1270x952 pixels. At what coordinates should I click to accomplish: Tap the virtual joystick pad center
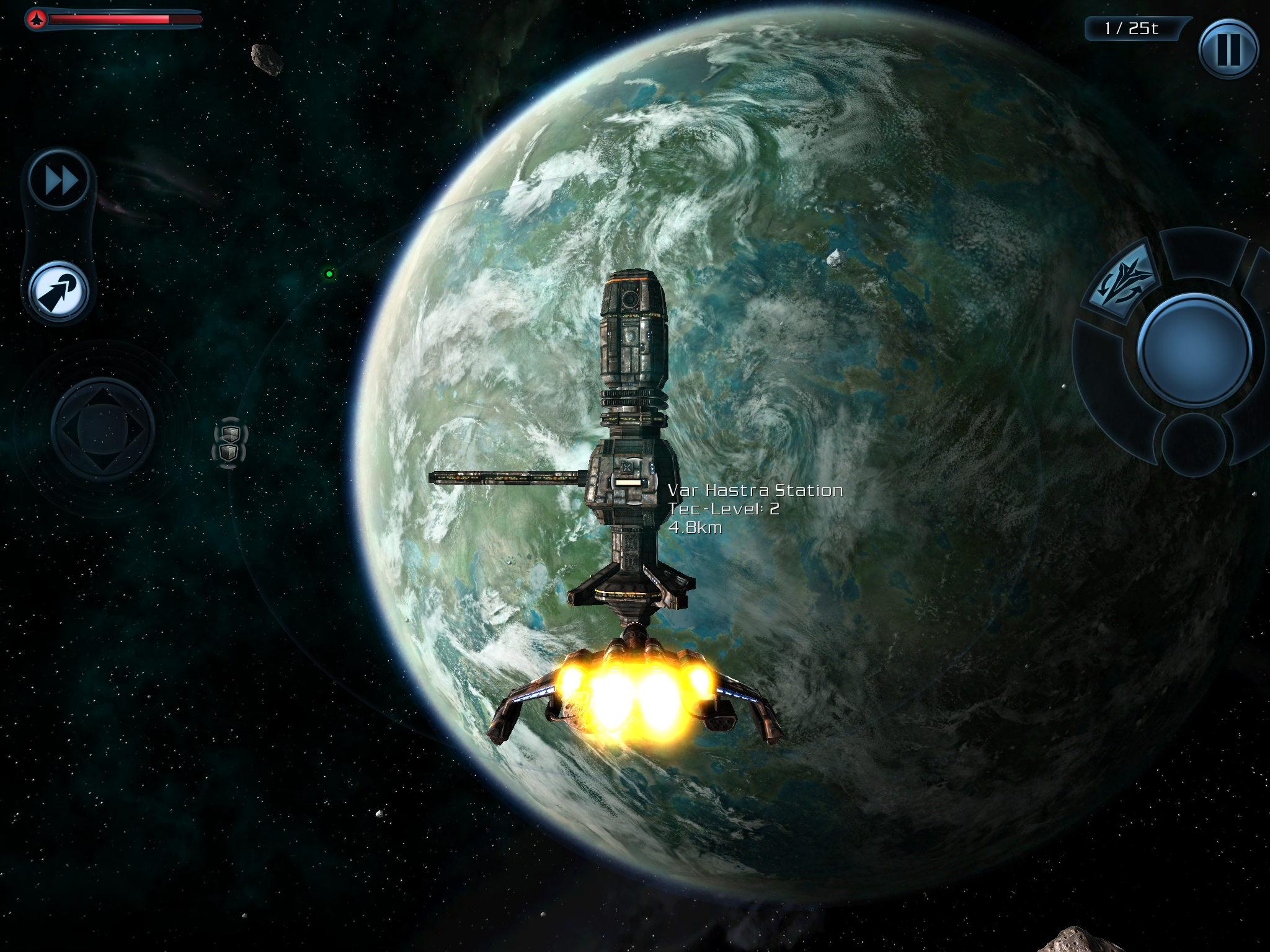click(103, 428)
